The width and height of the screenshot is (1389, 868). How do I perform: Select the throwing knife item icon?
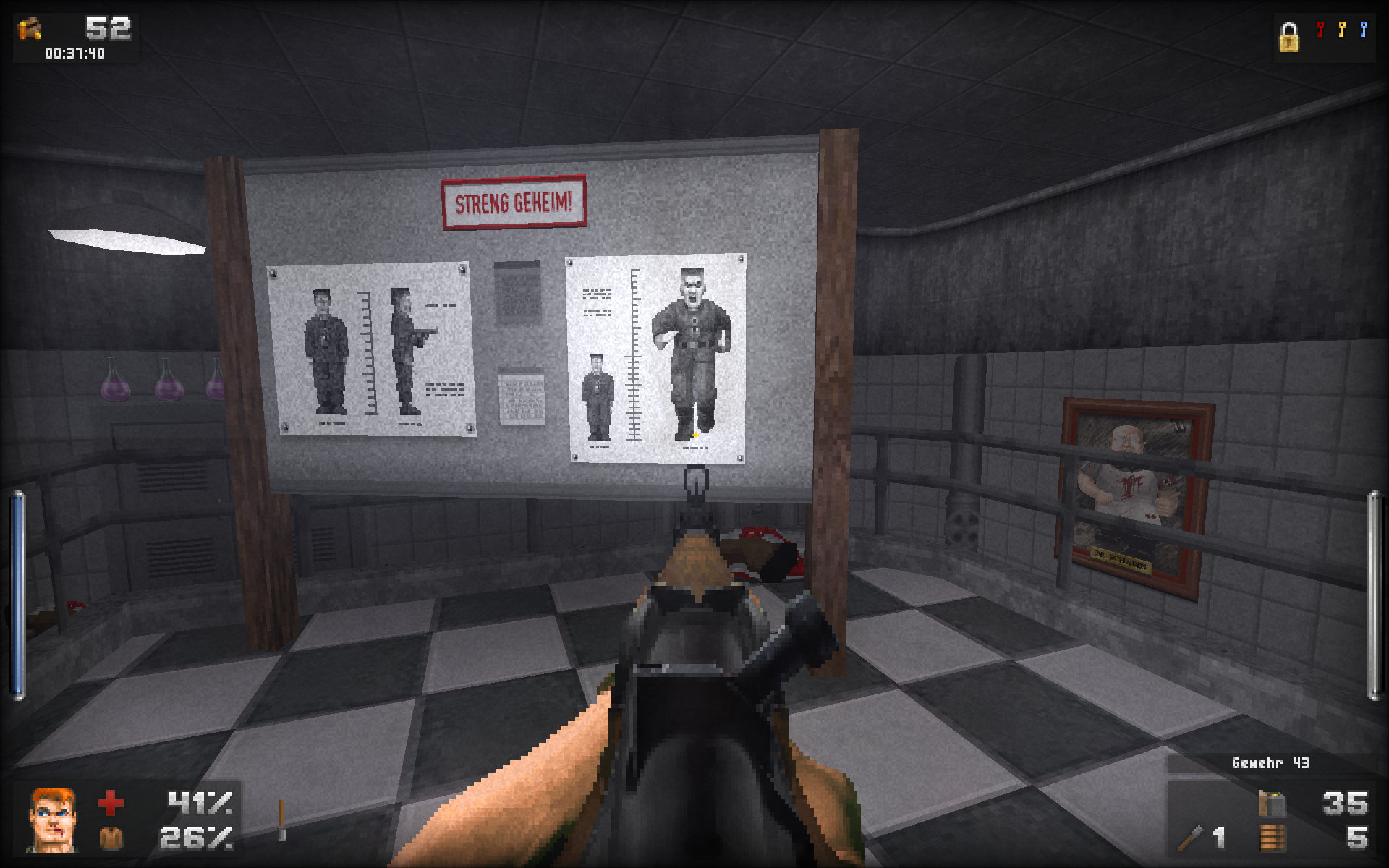tap(1191, 838)
